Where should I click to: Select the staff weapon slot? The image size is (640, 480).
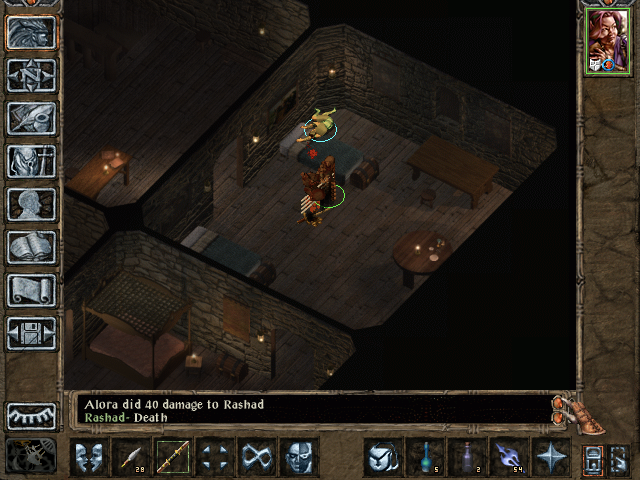point(174,457)
